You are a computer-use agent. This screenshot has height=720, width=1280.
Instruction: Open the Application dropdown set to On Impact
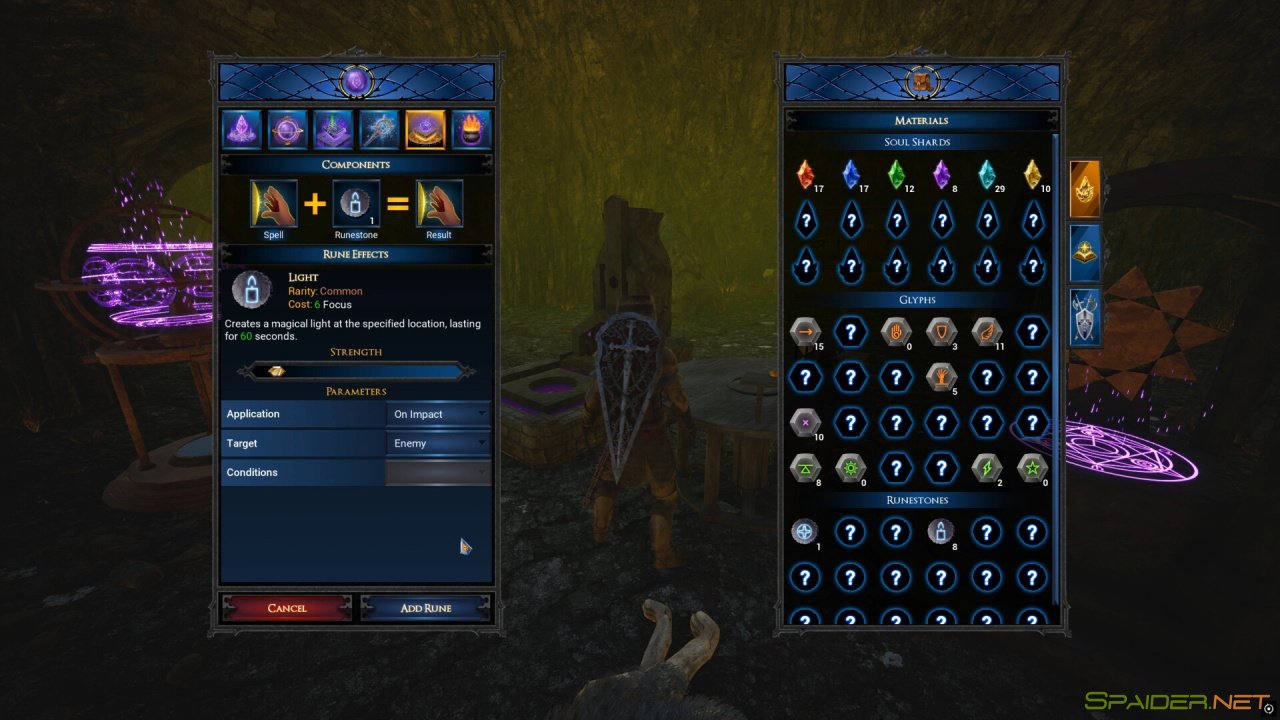click(x=438, y=414)
